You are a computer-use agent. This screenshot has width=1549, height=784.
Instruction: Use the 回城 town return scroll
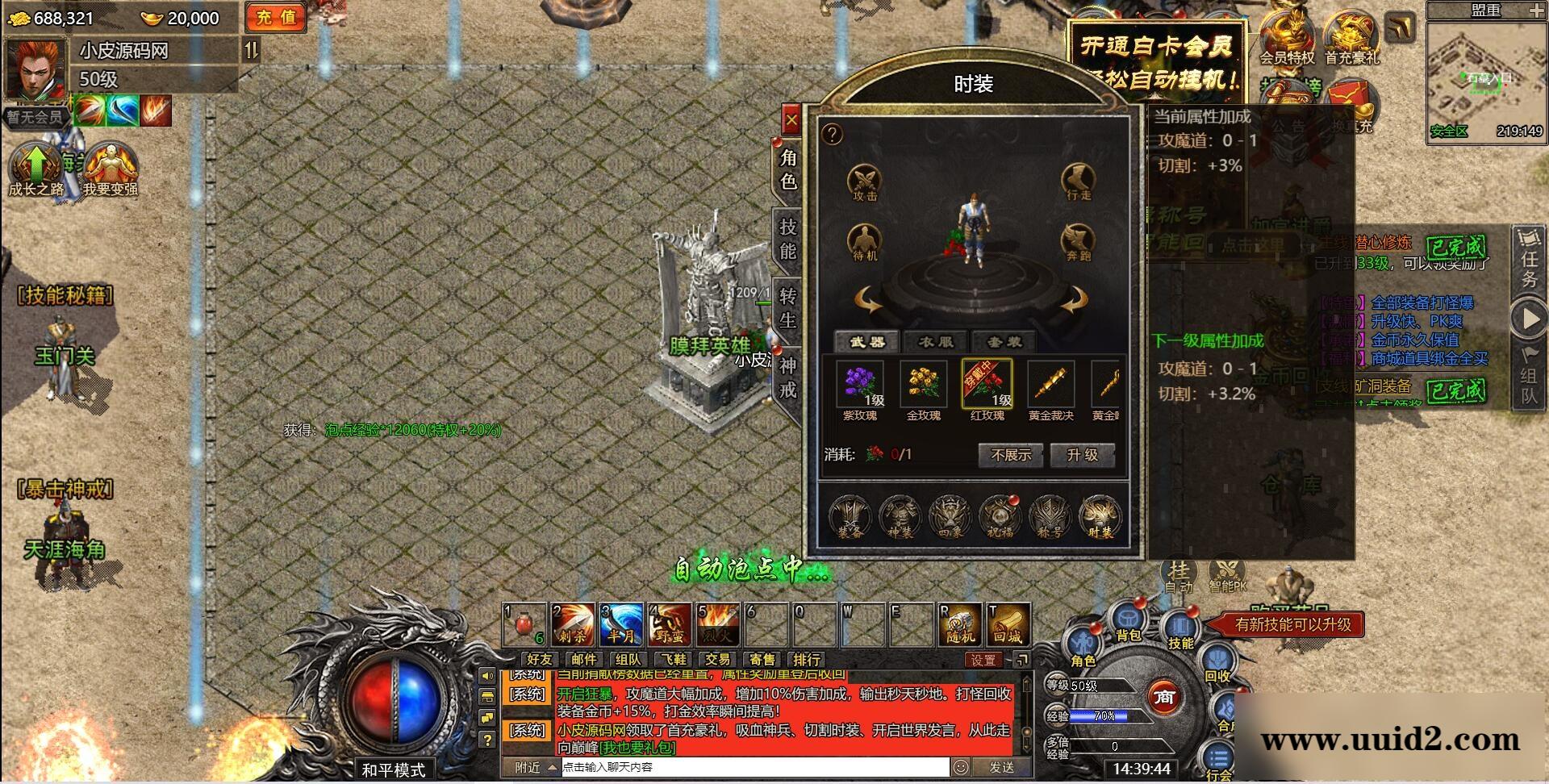(1008, 624)
